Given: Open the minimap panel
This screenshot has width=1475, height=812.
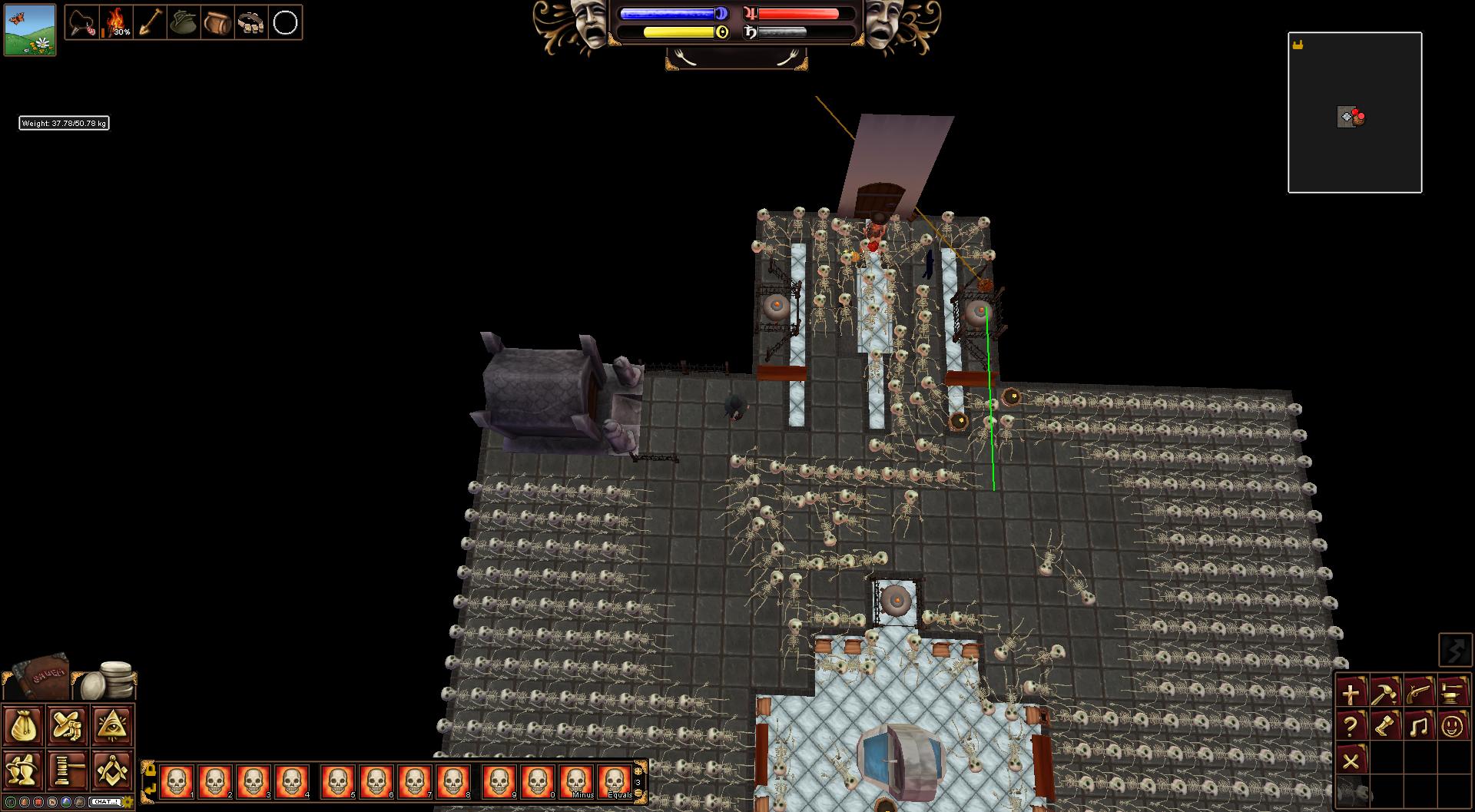Looking at the screenshot, I should pos(1354,112).
